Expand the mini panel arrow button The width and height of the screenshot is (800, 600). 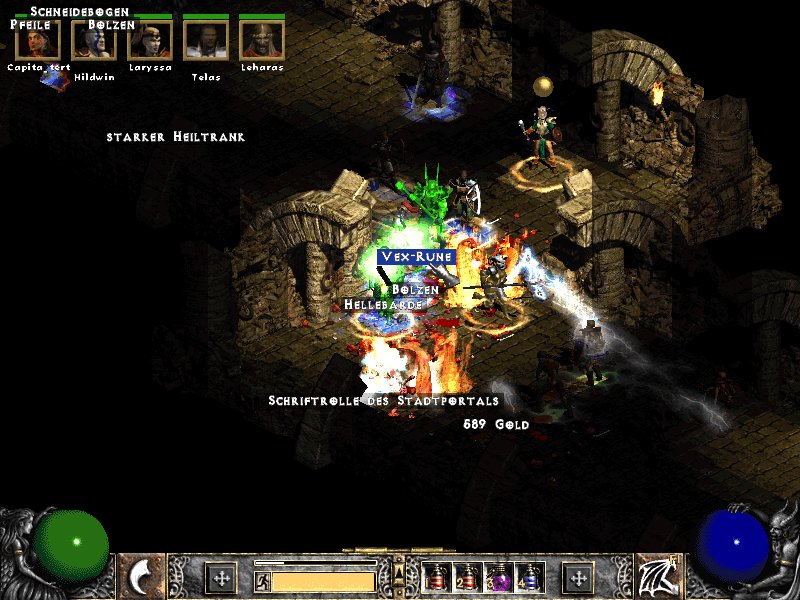(399, 572)
